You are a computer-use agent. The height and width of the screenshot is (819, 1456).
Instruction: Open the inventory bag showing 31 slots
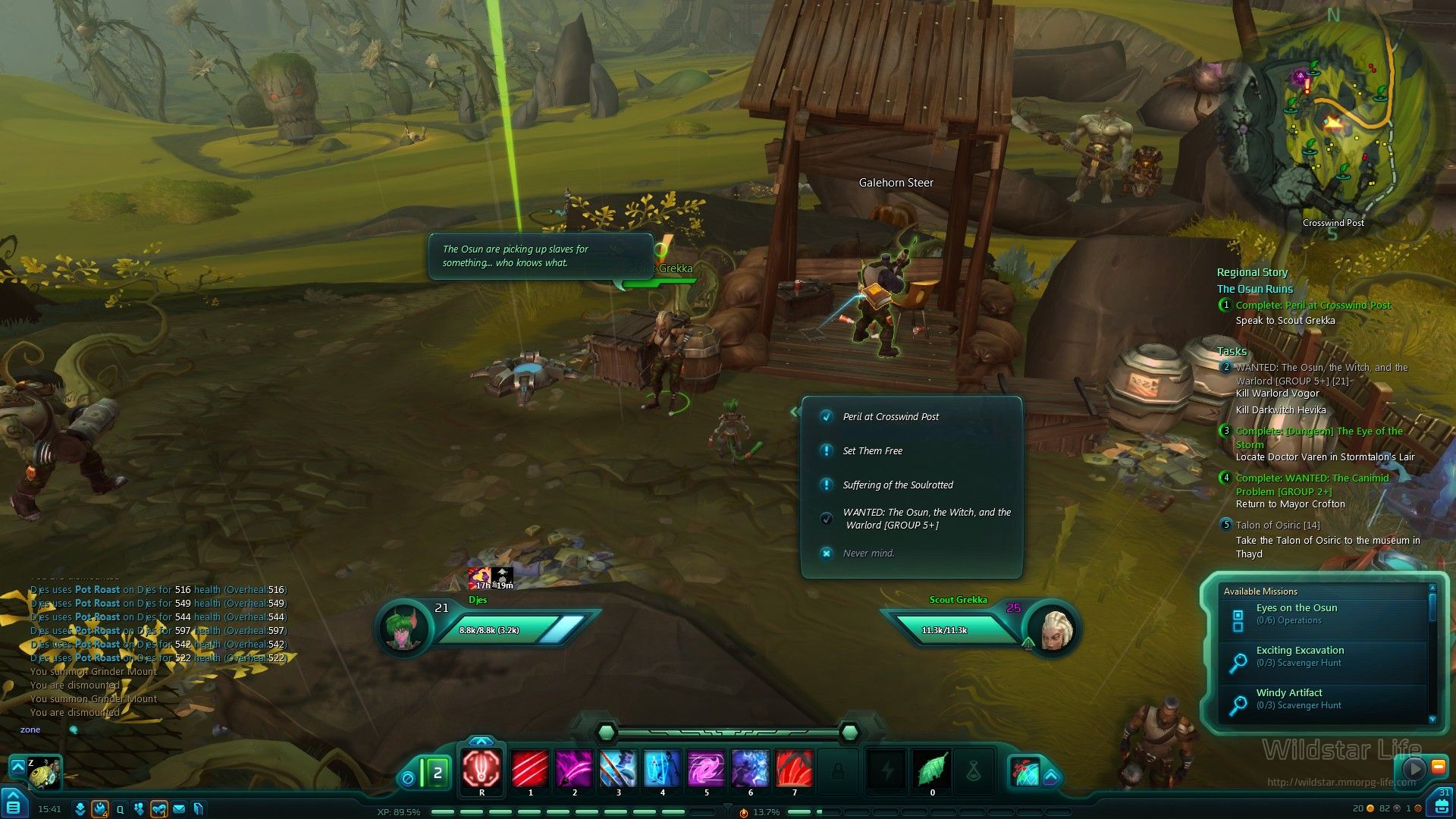point(1441,802)
